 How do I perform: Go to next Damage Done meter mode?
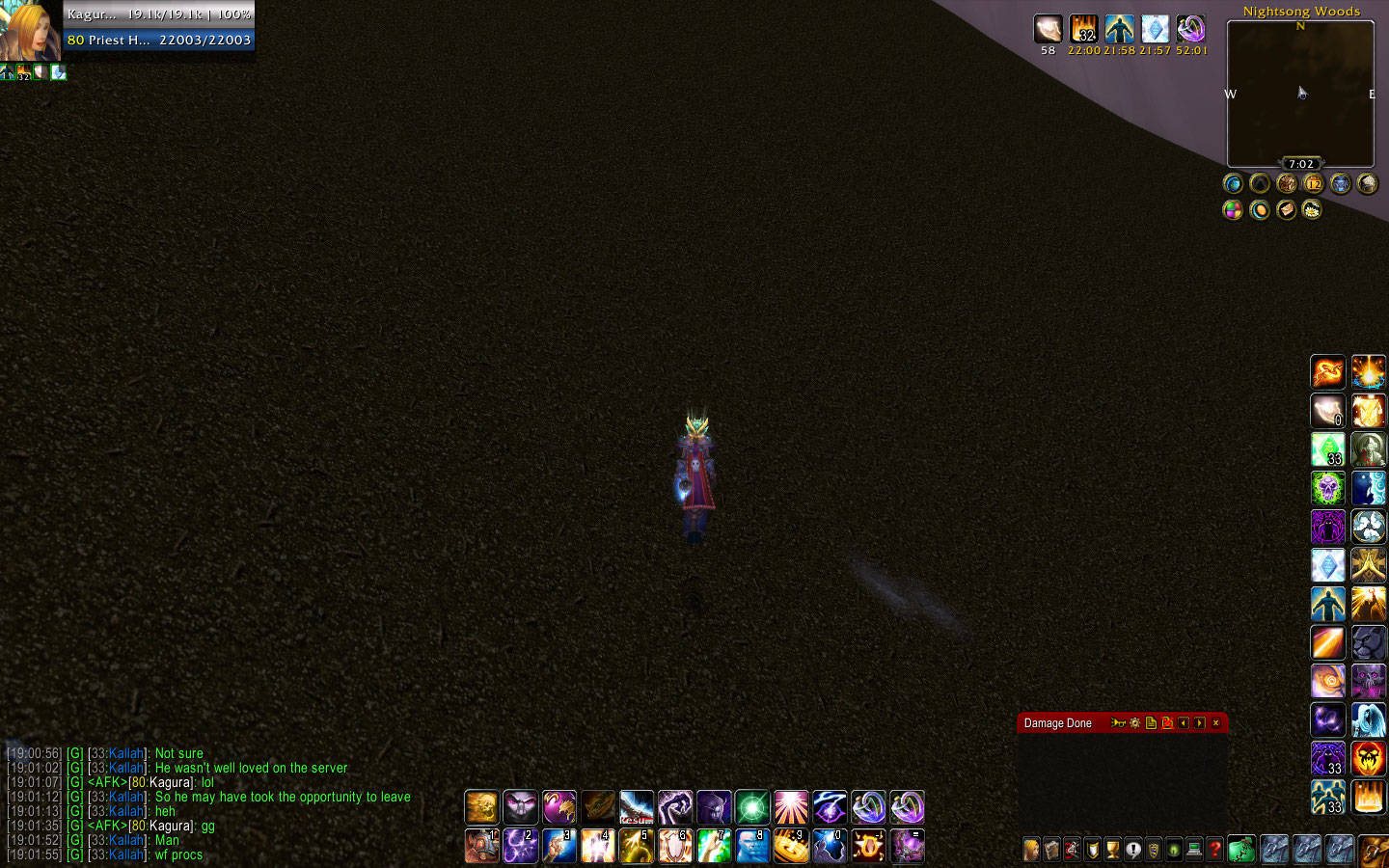point(1199,723)
